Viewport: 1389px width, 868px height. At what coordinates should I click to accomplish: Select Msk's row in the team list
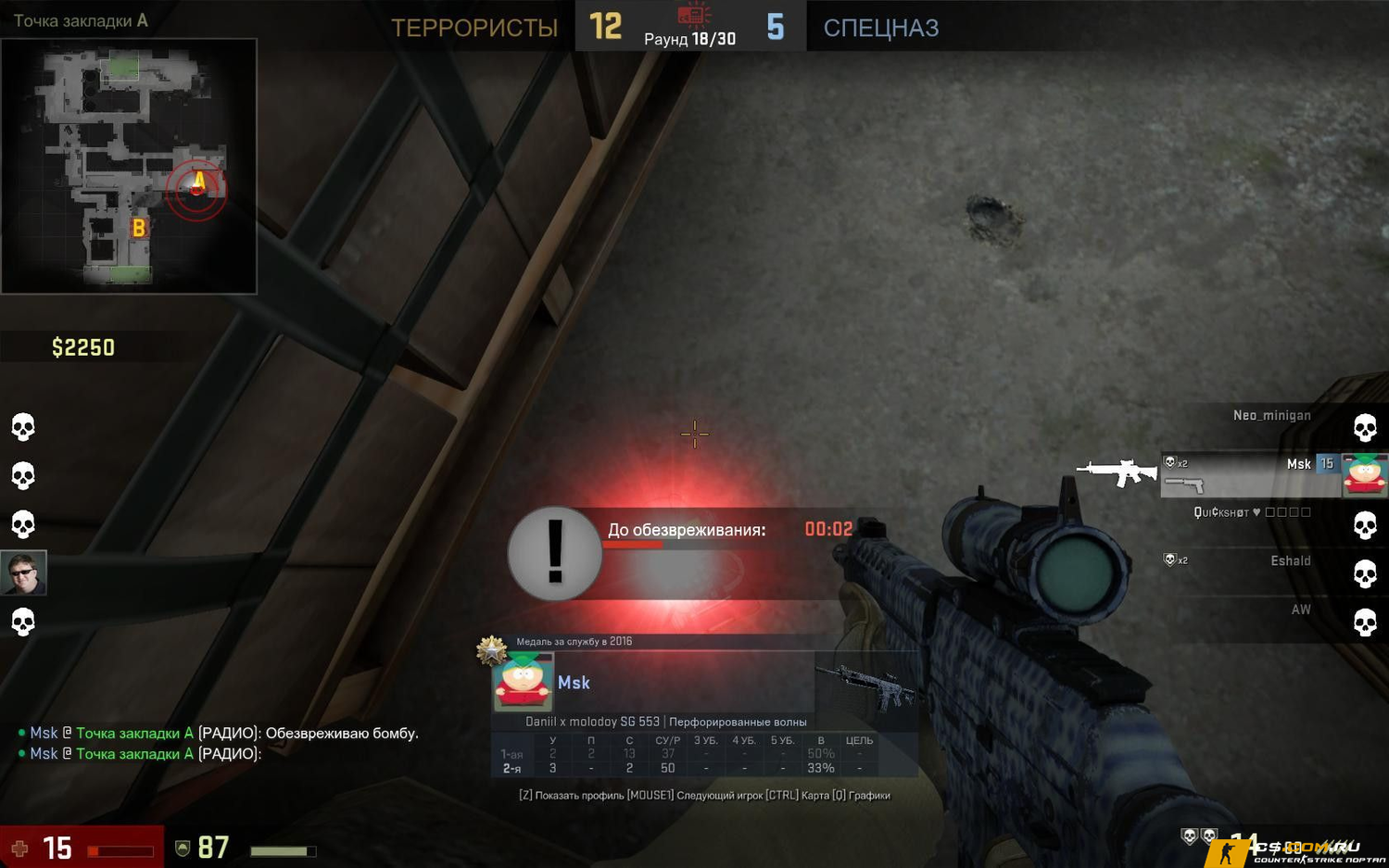[x=1251, y=474]
